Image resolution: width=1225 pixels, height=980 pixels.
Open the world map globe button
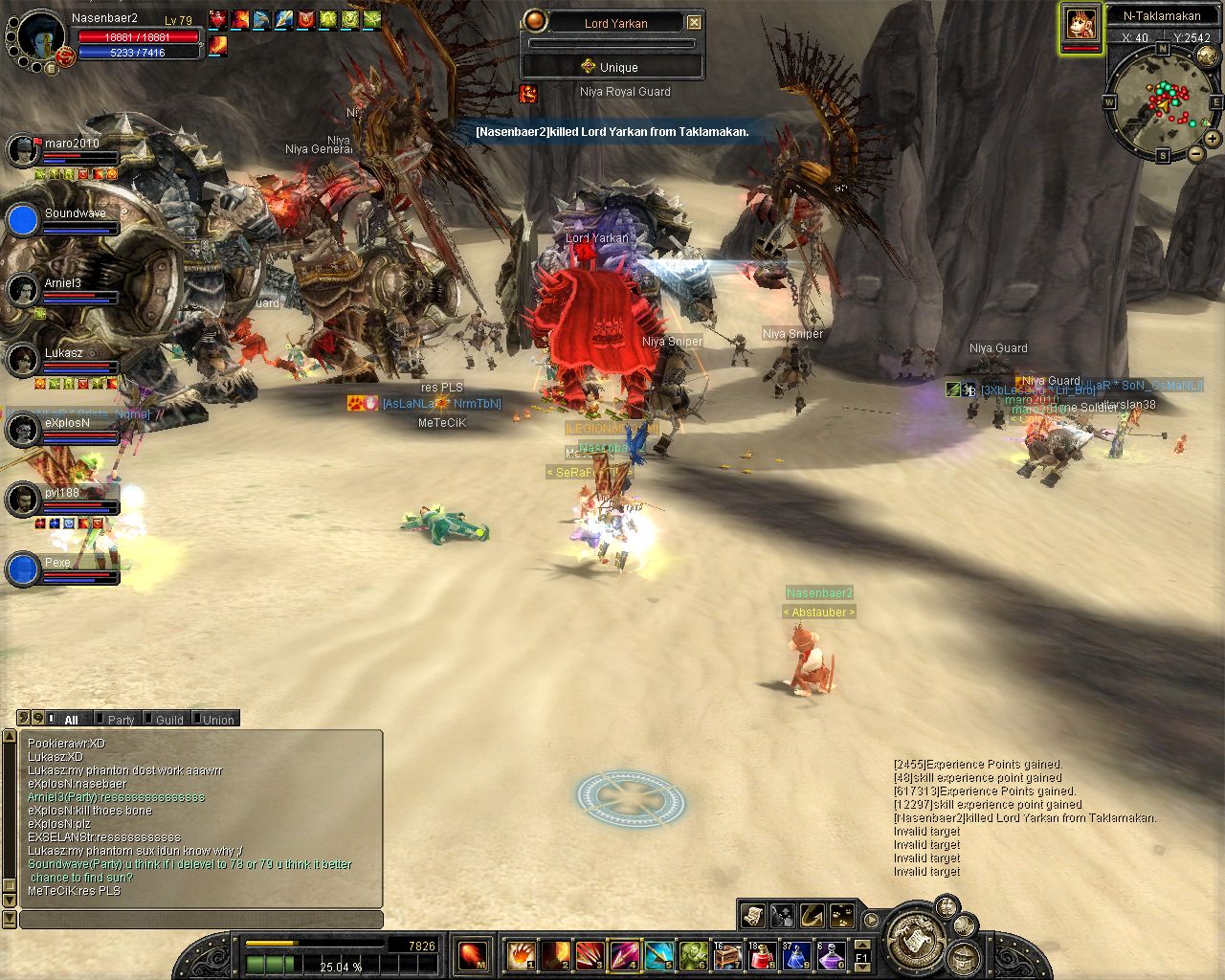point(1207,56)
